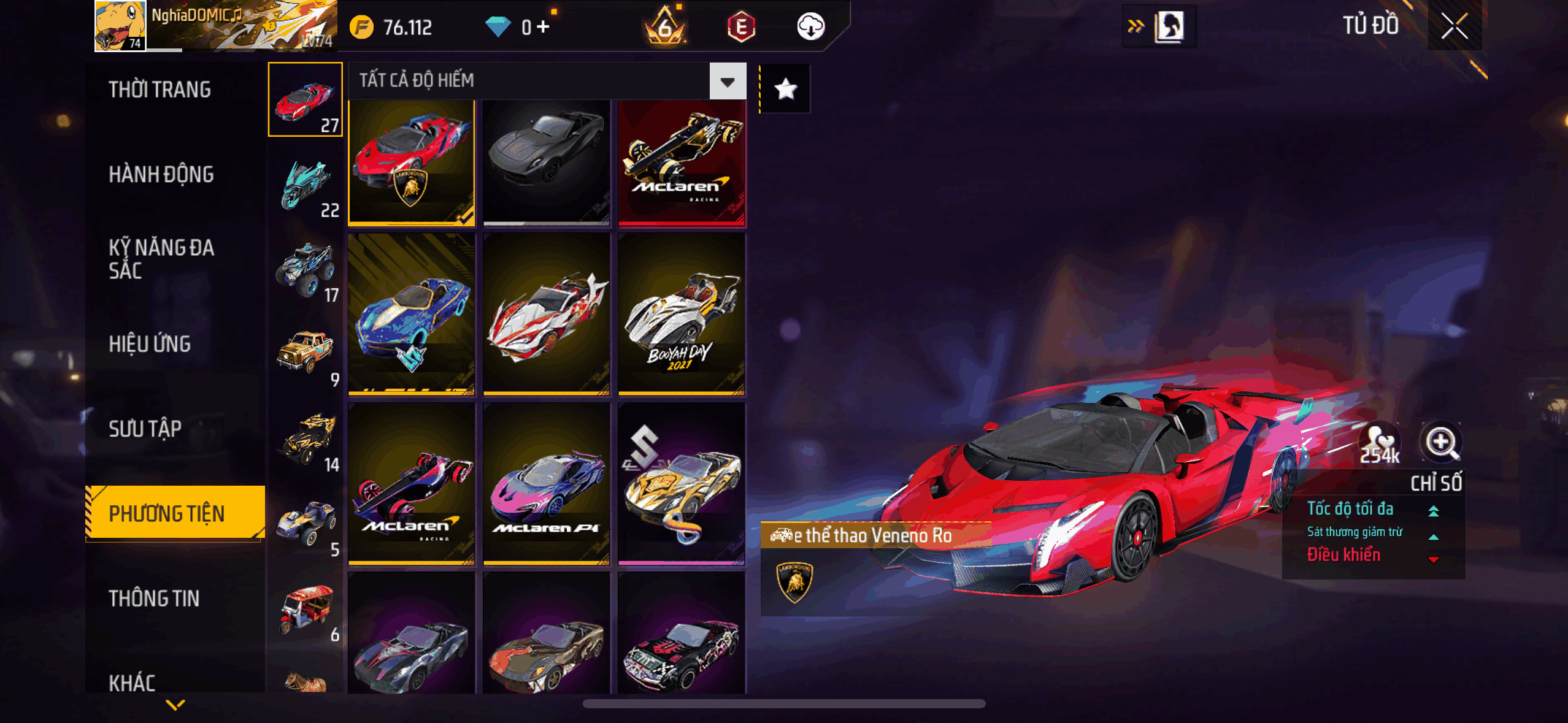View the tuk-tuk vehicle subcategory
1568x723 pixels.
tap(306, 610)
